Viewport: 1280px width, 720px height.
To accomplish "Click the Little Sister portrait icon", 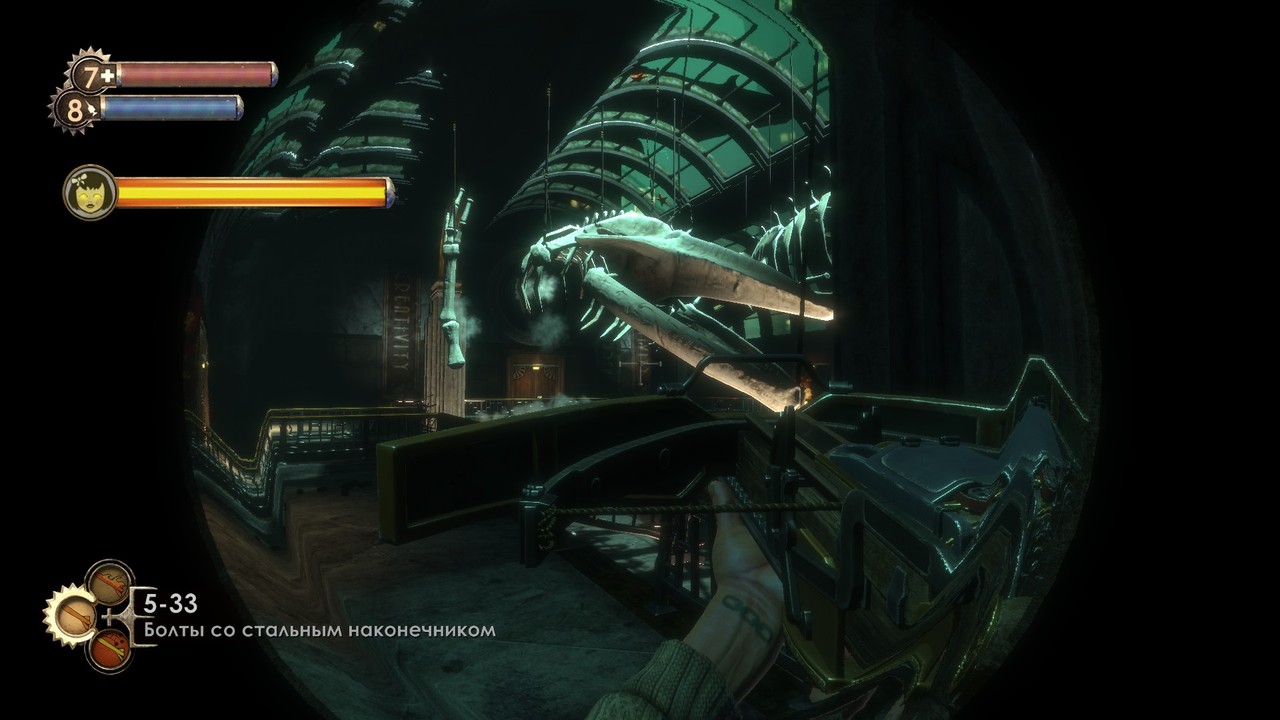I will pyautogui.click(x=89, y=192).
